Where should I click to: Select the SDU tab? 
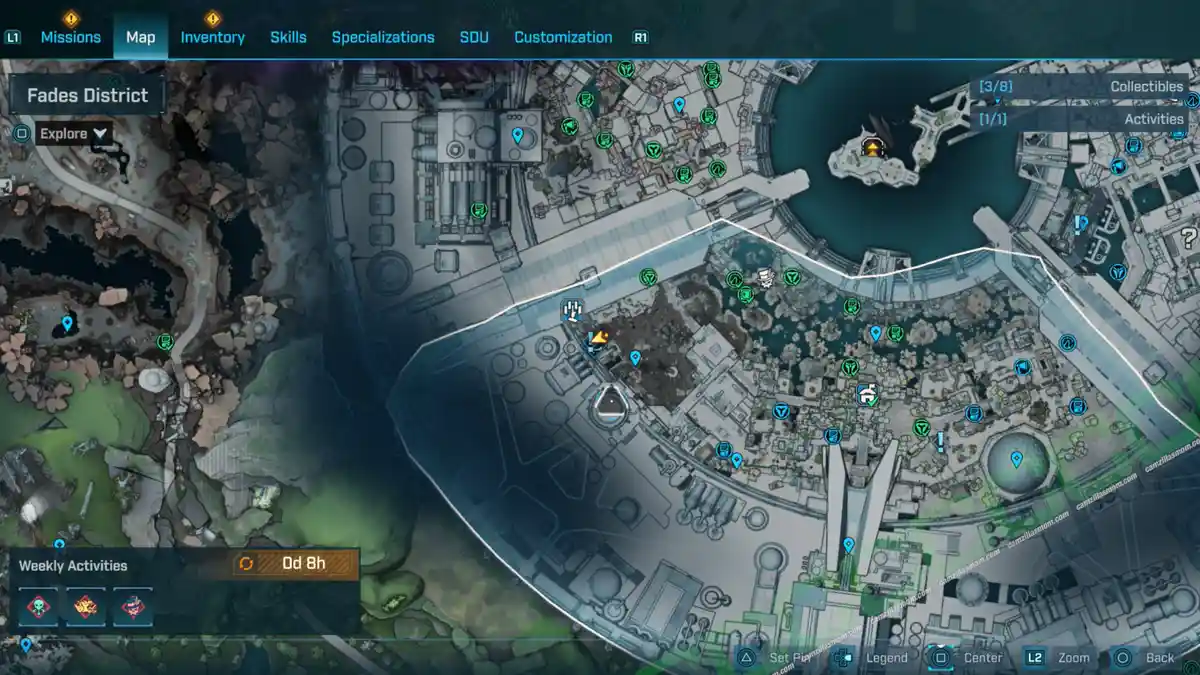point(474,37)
